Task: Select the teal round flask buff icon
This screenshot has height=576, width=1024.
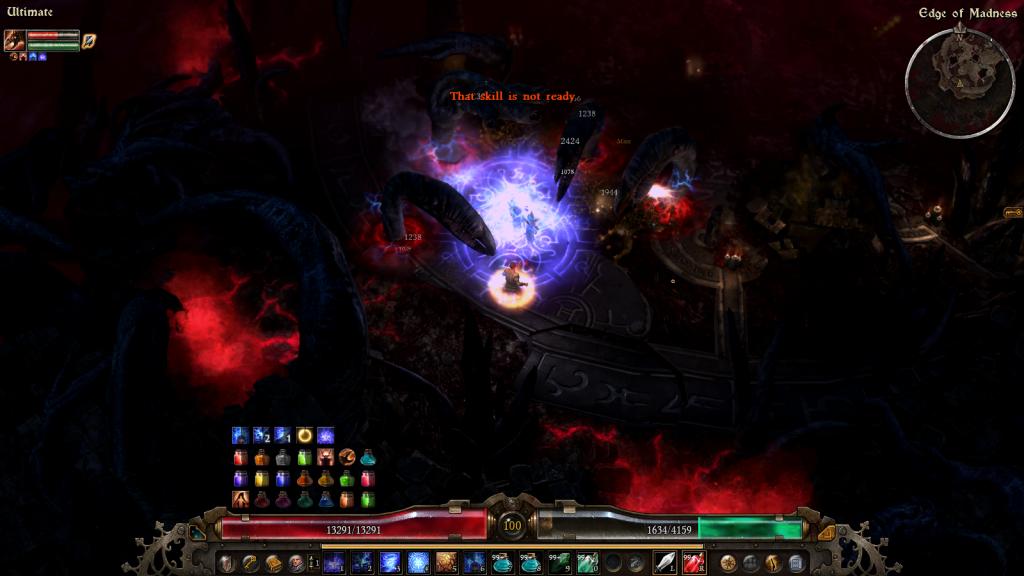Action: pos(368,457)
